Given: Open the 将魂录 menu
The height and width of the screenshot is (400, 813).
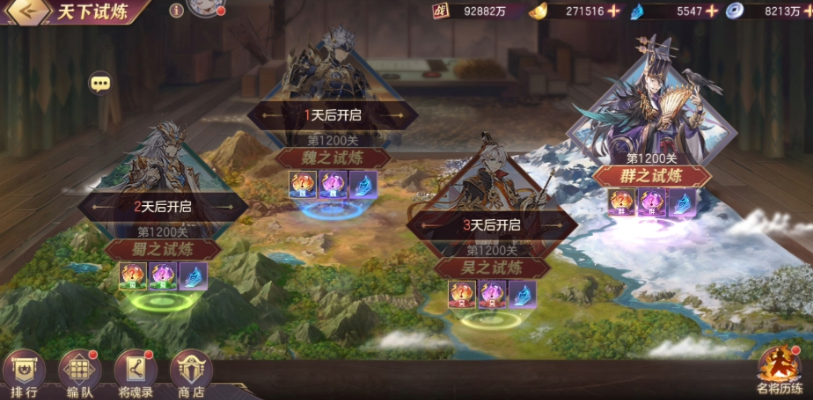Looking at the screenshot, I should click(x=135, y=374).
